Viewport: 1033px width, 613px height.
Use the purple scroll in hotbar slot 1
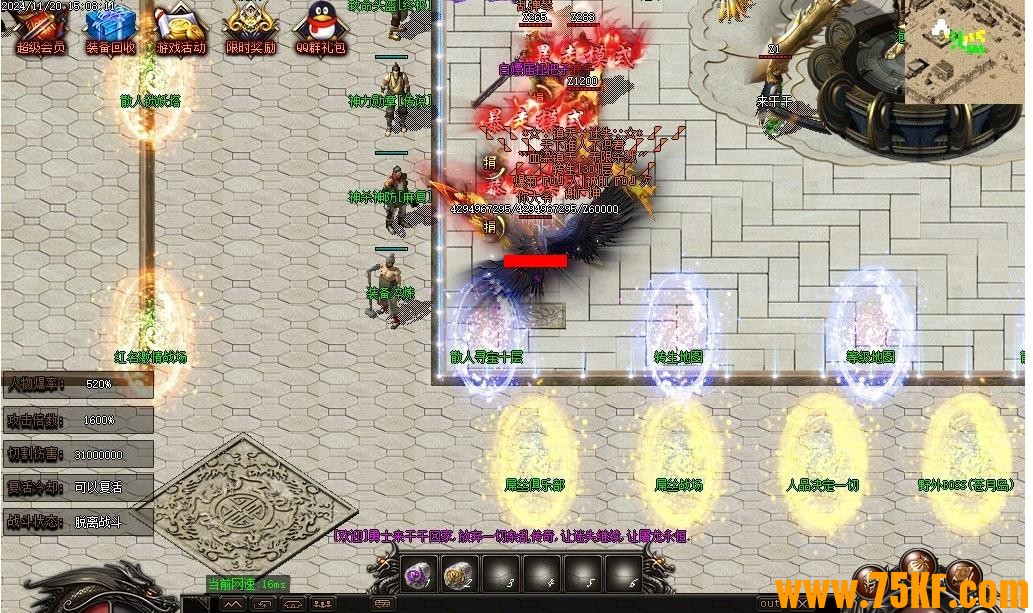coord(418,575)
